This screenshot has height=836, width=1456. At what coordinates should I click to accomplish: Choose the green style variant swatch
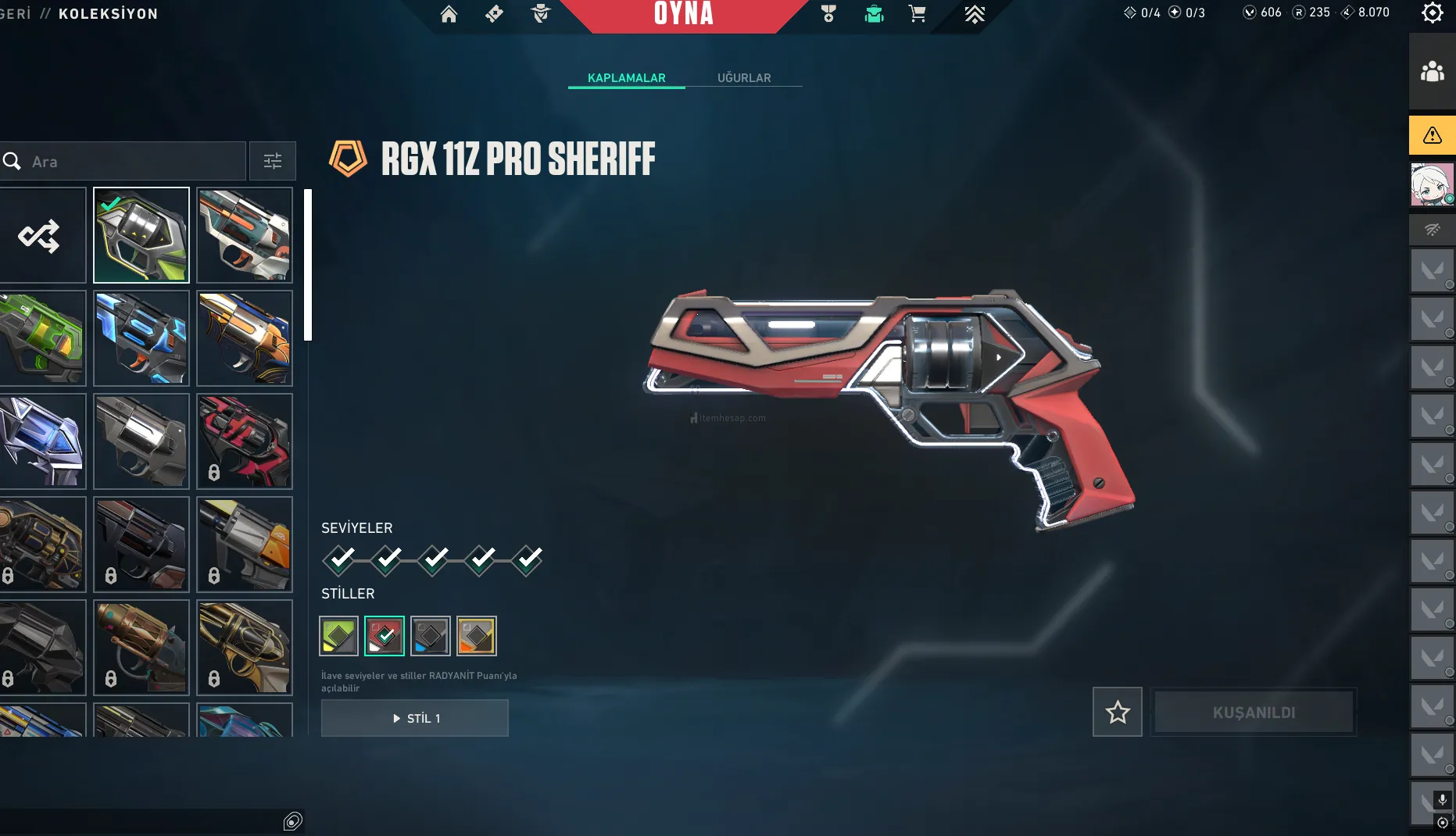pos(338,636)
